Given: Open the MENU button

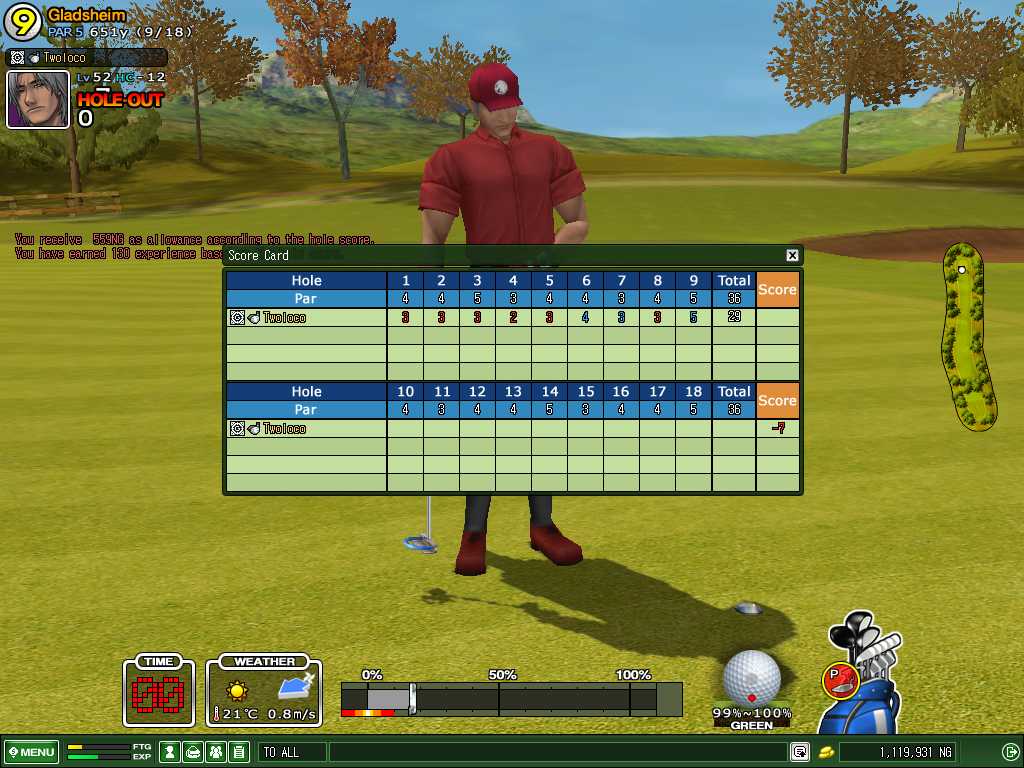Looking at the screenshot, I should [x=31, y=752].
